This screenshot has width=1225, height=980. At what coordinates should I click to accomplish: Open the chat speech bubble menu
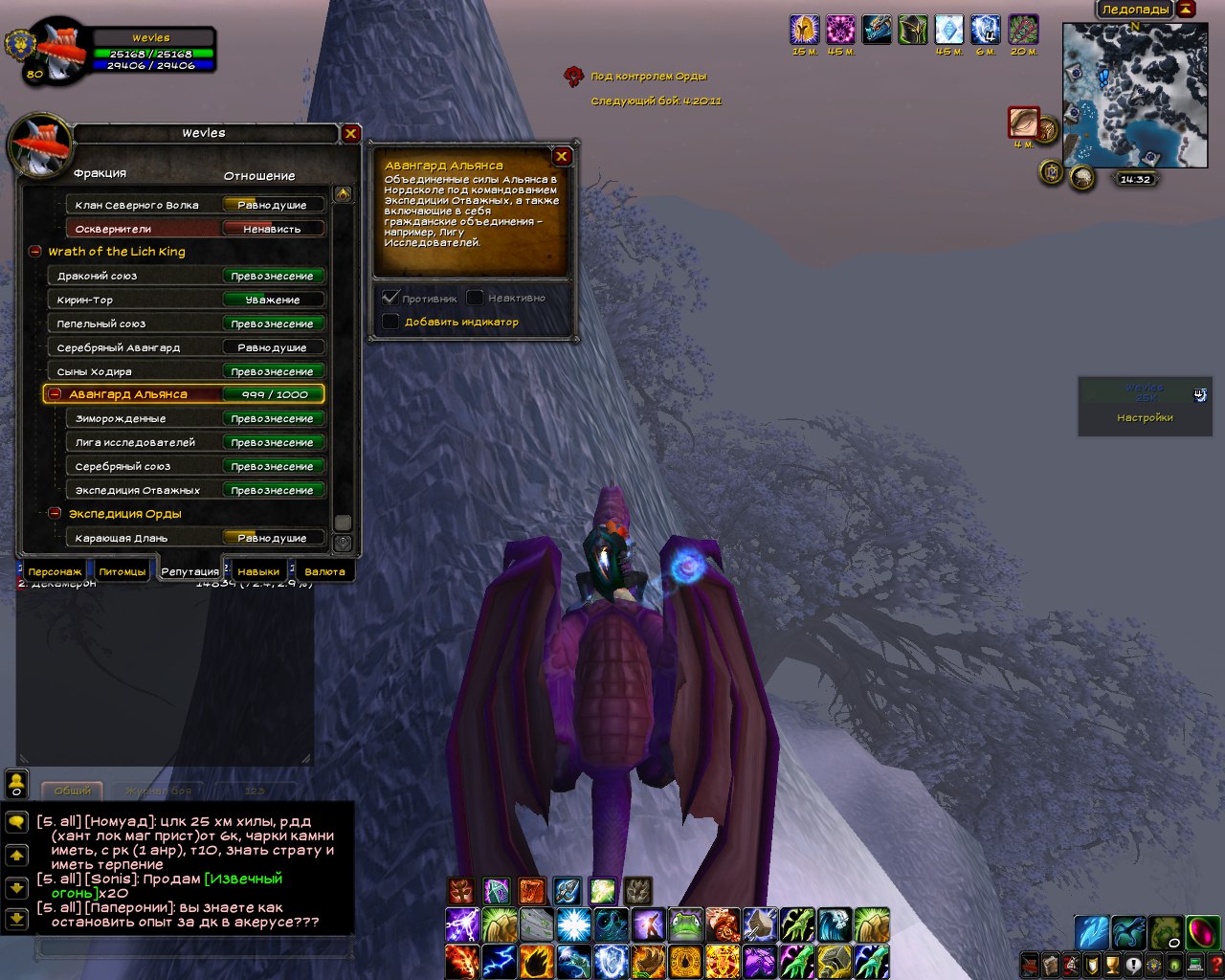point(16,822)
